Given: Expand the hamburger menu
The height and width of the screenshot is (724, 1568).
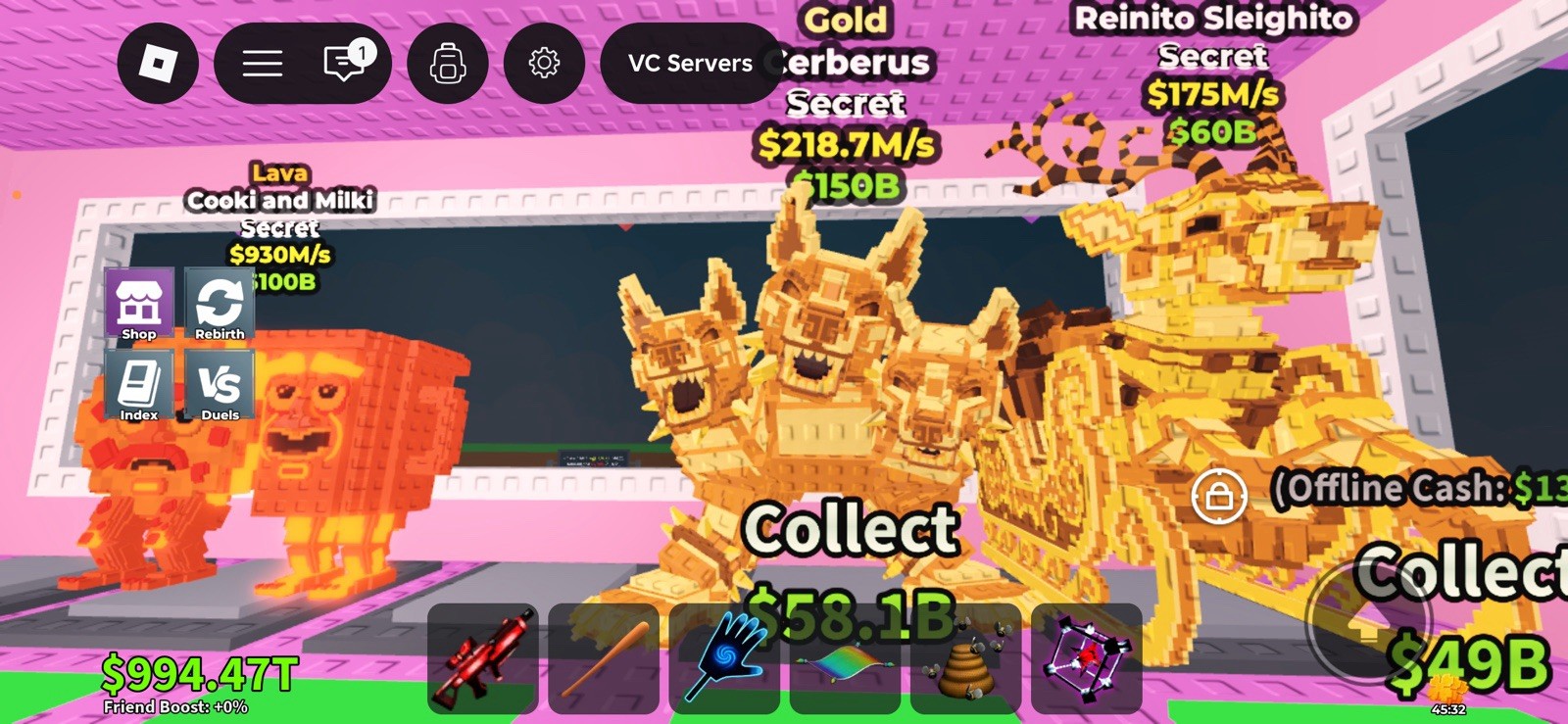Looking at the screenshot, I should pyautogui.click(x=261, y=62).
